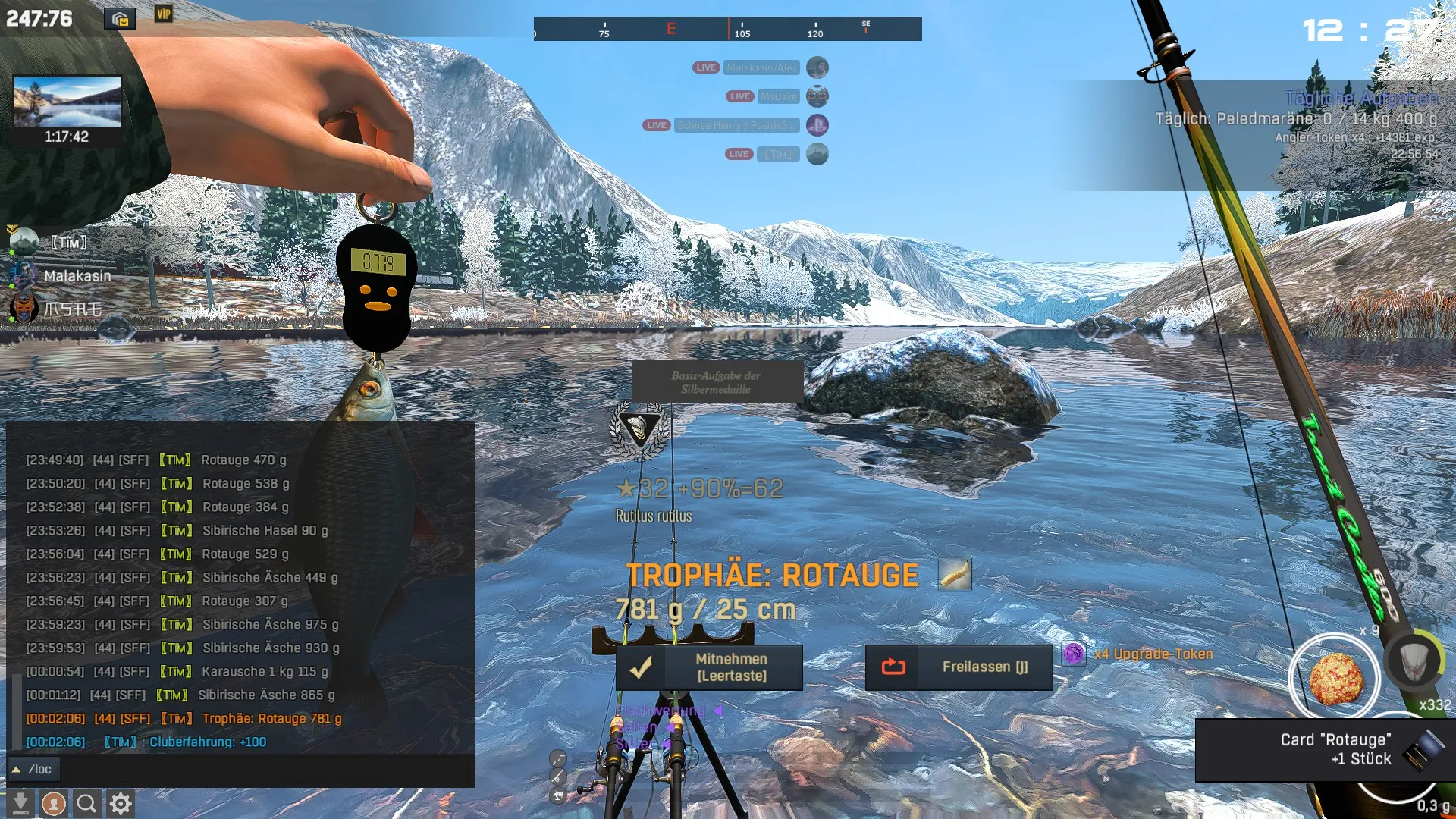Click the trophy Rotauge fish icon
1456x819 pixels.
pyautogui.click(x=954, y=574)
